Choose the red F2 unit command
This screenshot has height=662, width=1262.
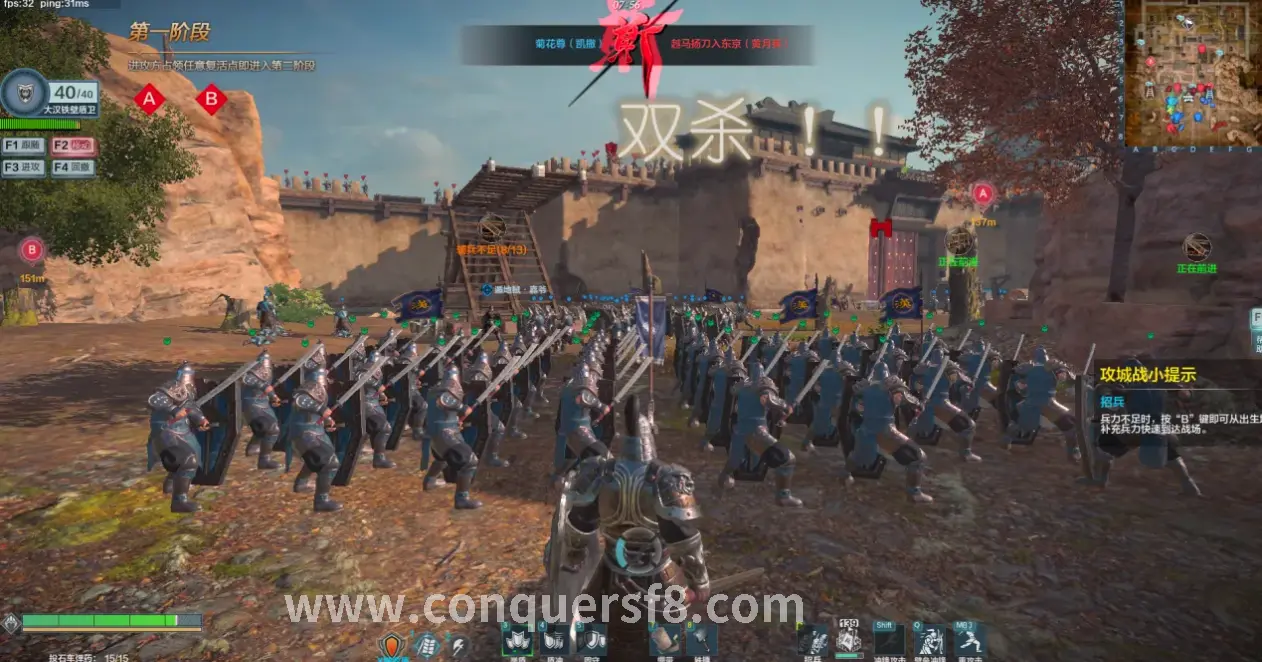click(x=73, y=145)
